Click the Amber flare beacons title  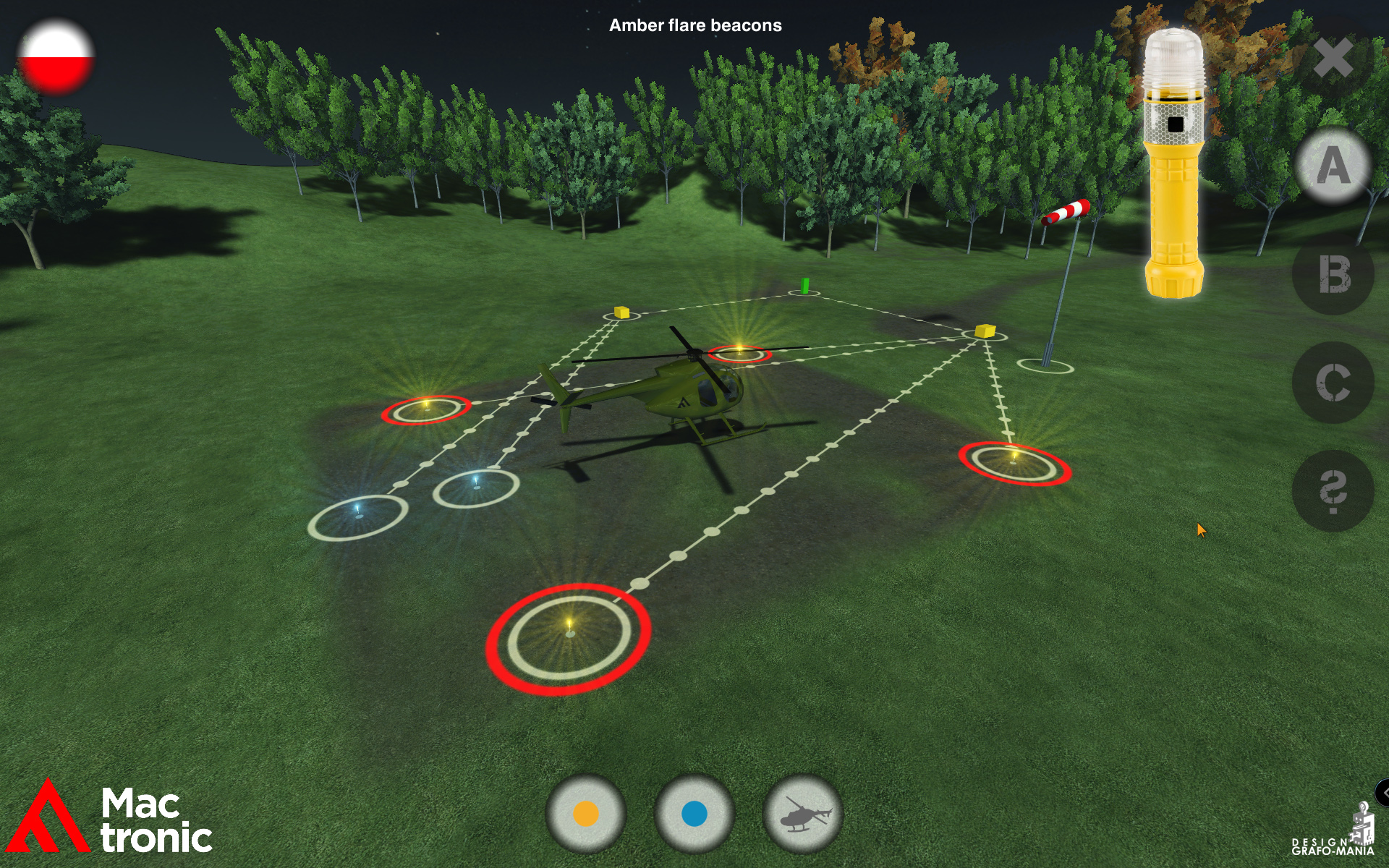pos(695,26)
